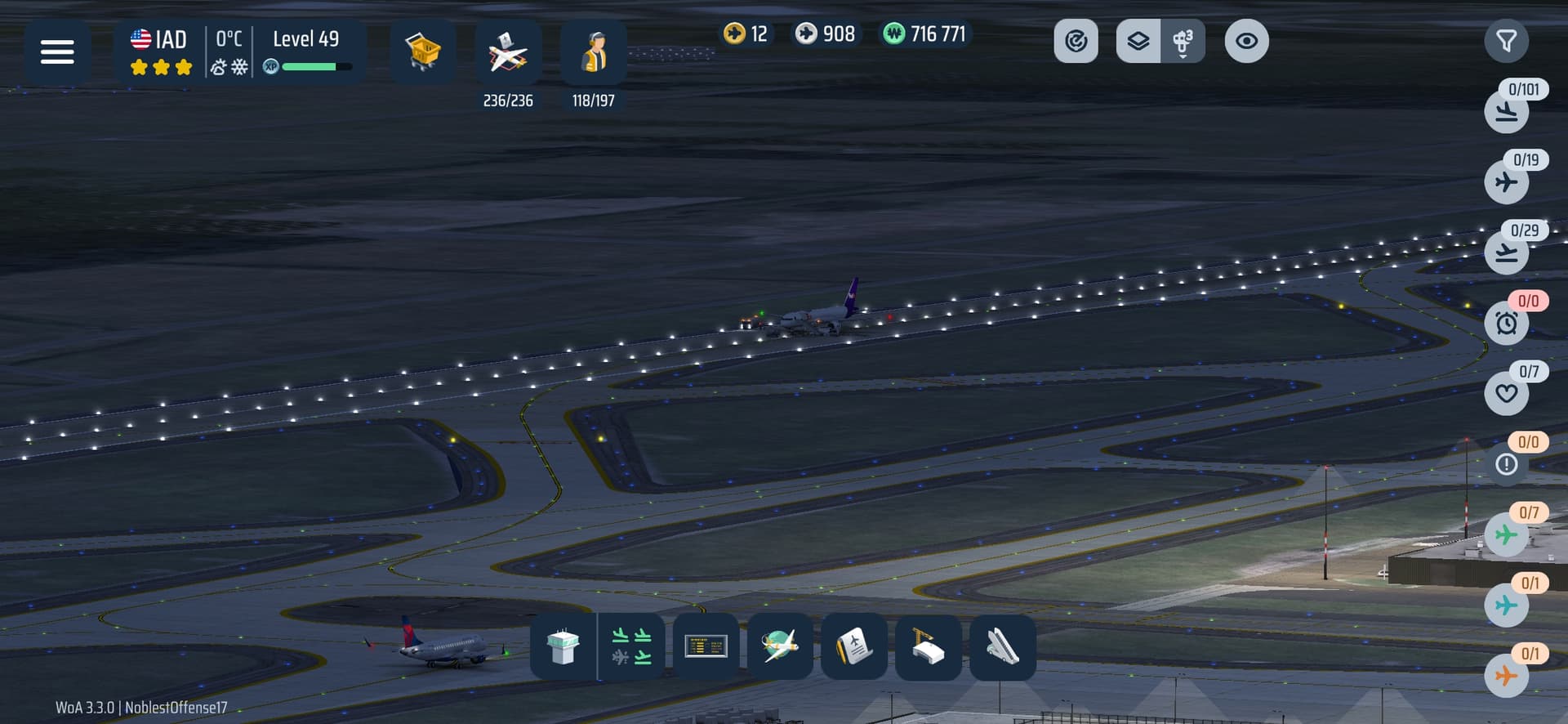Open the hamburger main menu
1568x724 pixels.
point(57,52)
